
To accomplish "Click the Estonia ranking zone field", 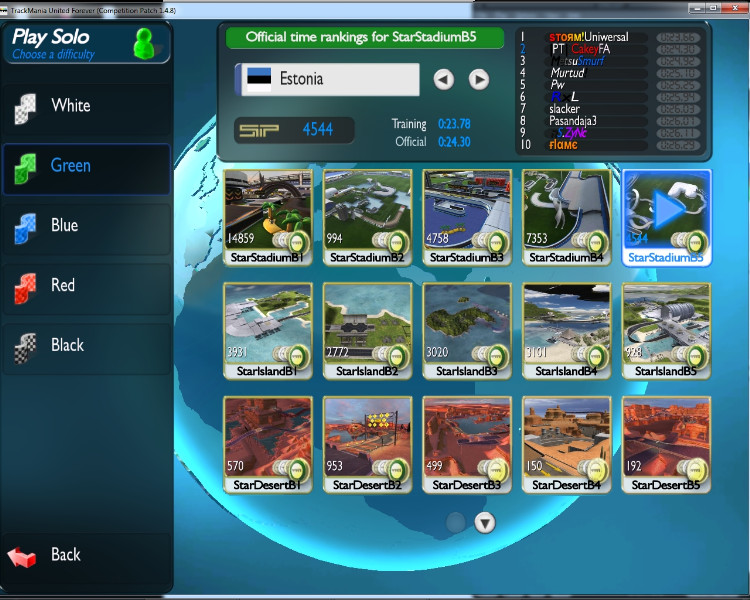I will (327, 79).
